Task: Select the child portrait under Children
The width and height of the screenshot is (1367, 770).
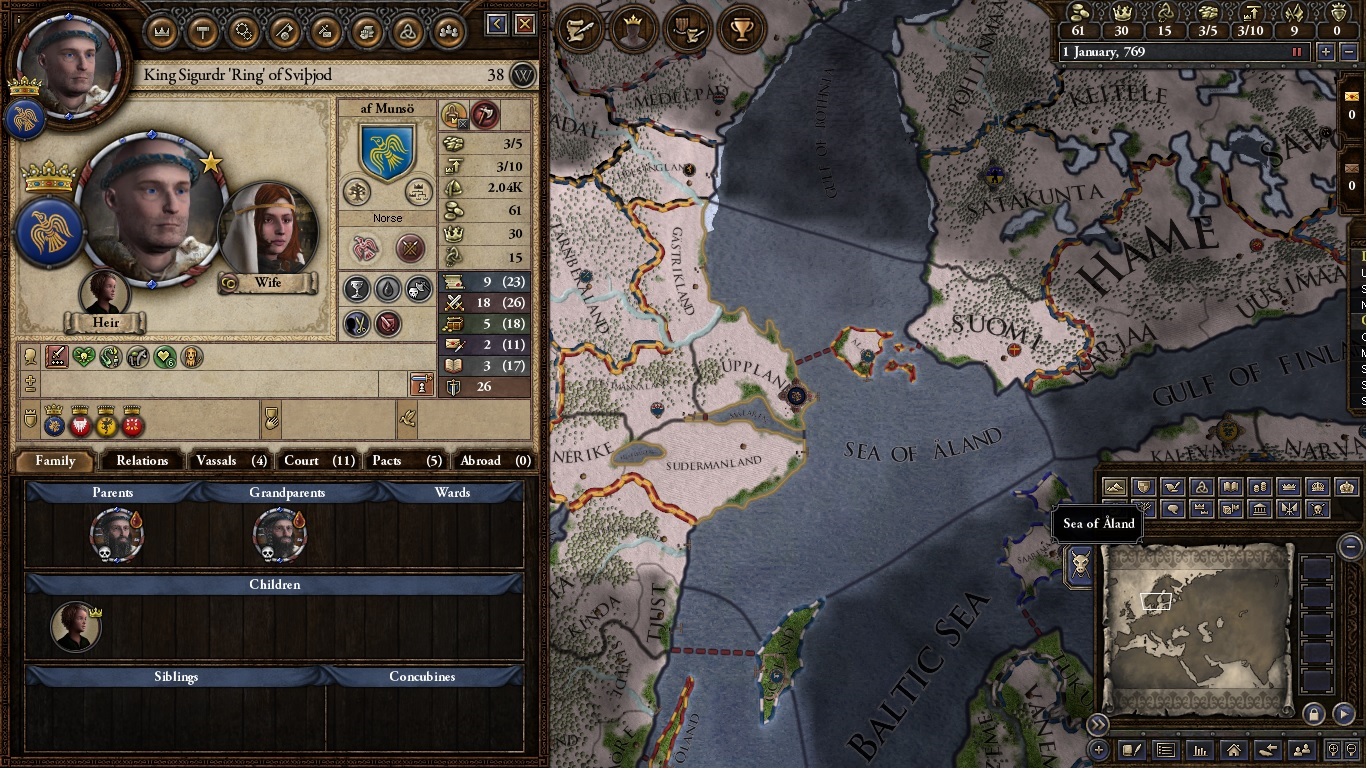Action: point(76,626)
